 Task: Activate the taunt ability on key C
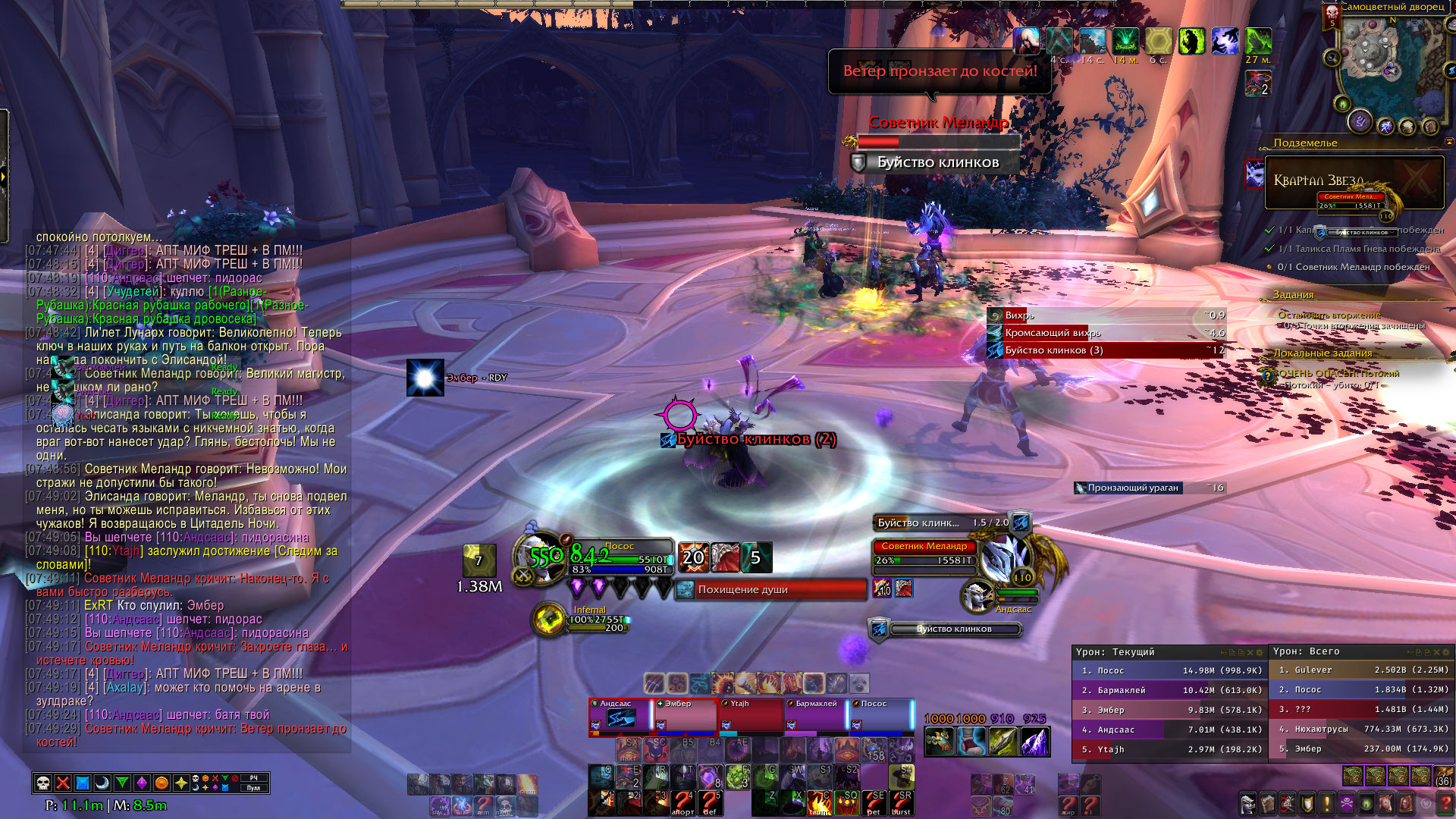click(820, 802)
